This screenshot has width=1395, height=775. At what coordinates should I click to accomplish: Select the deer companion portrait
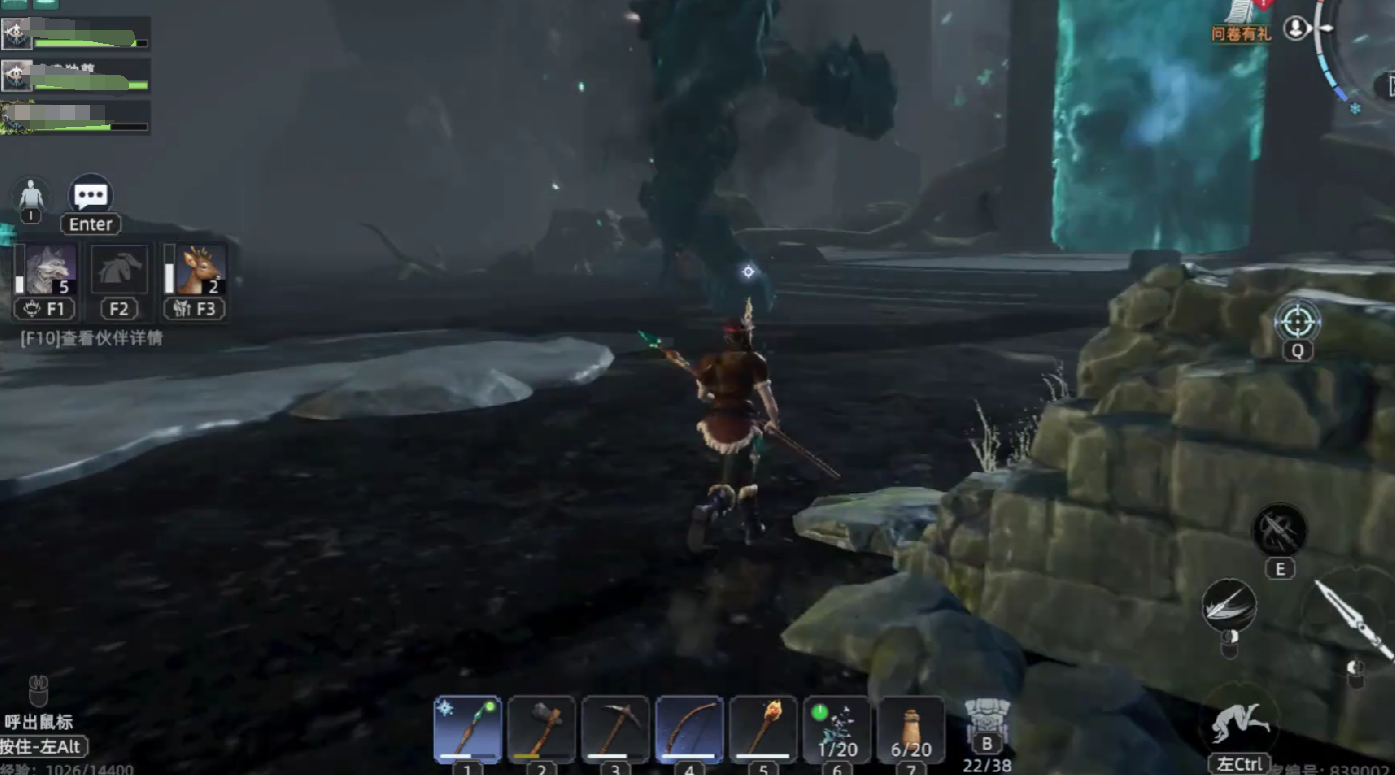(x=200, y=269)
